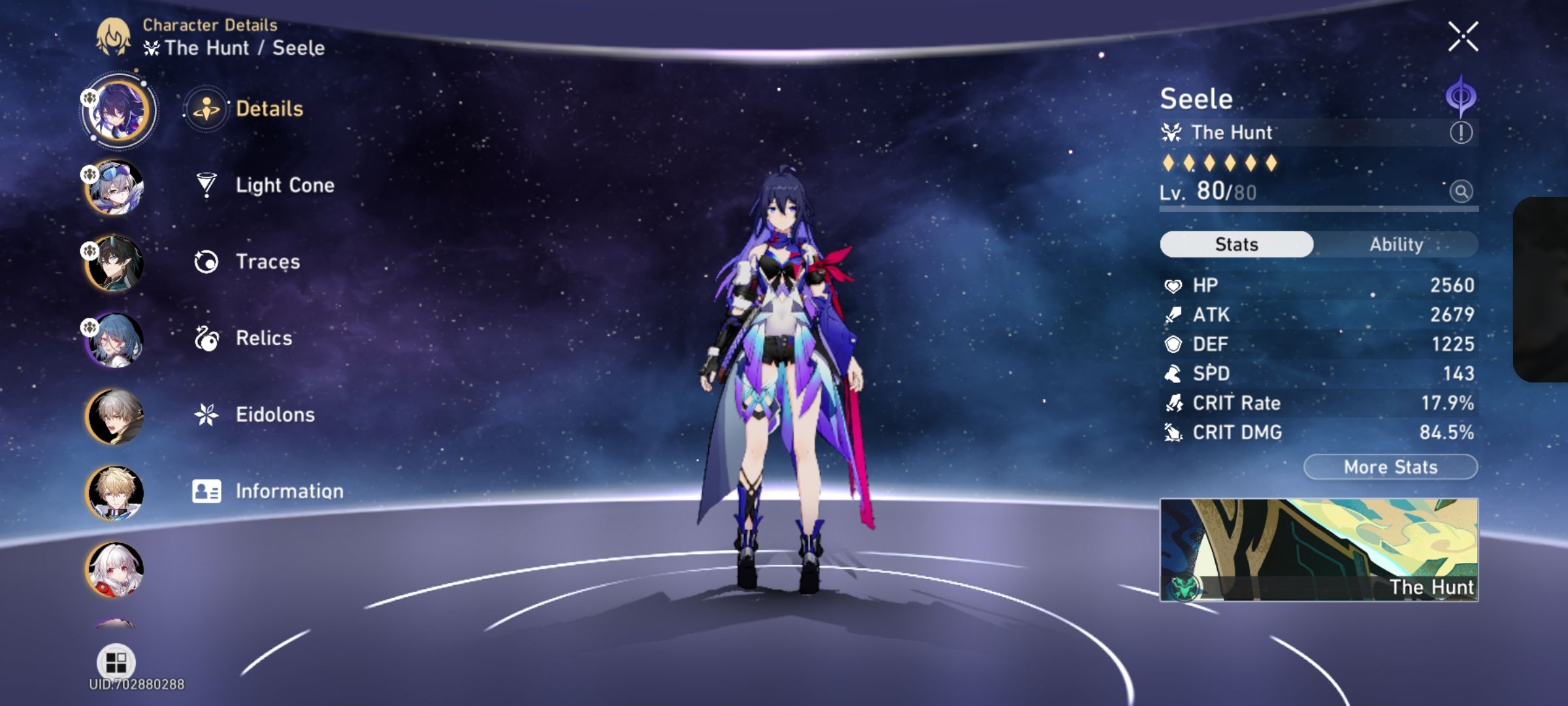This screenshot has width=1568, height=706.
Task: Select the Details sidebar icon
Action: (x=206, y=109)
